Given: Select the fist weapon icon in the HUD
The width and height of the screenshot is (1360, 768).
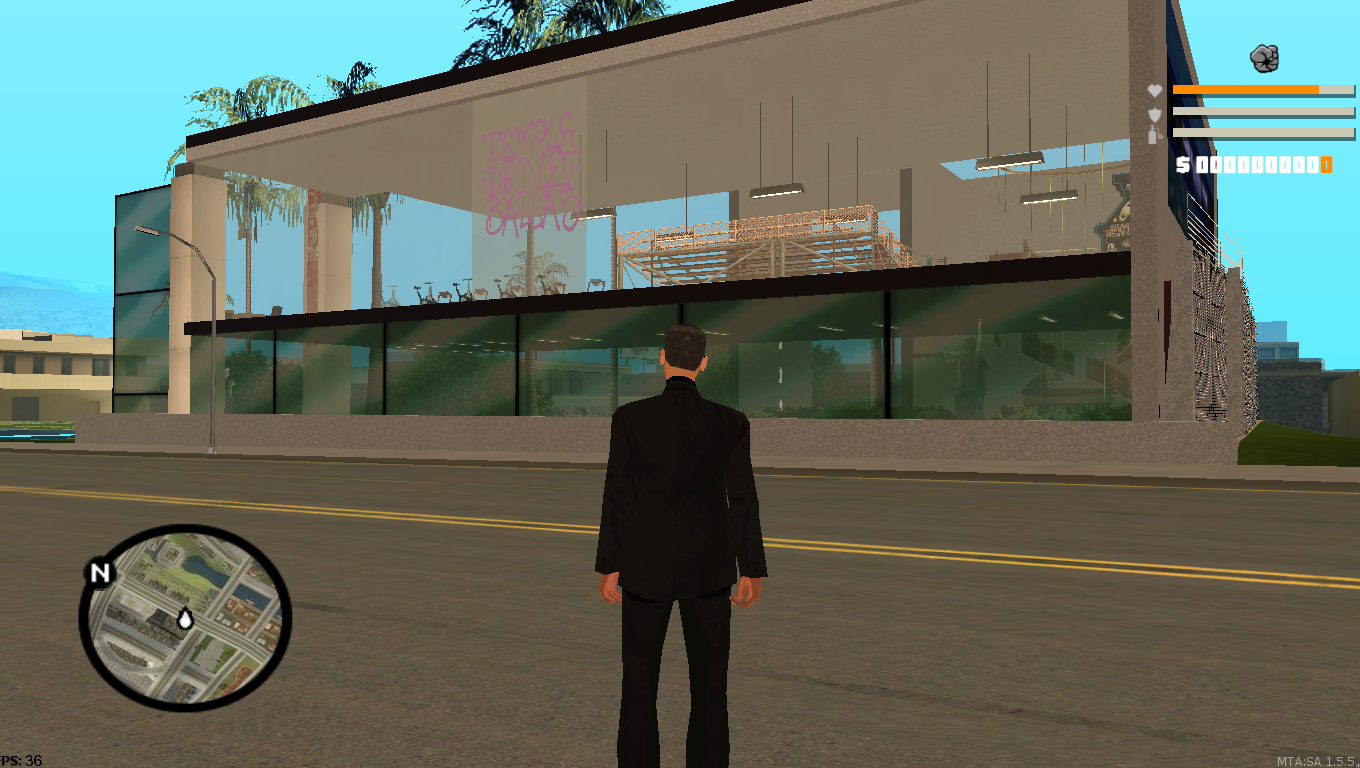Looking at the screenshot, I should click(x=1264, y=57).
